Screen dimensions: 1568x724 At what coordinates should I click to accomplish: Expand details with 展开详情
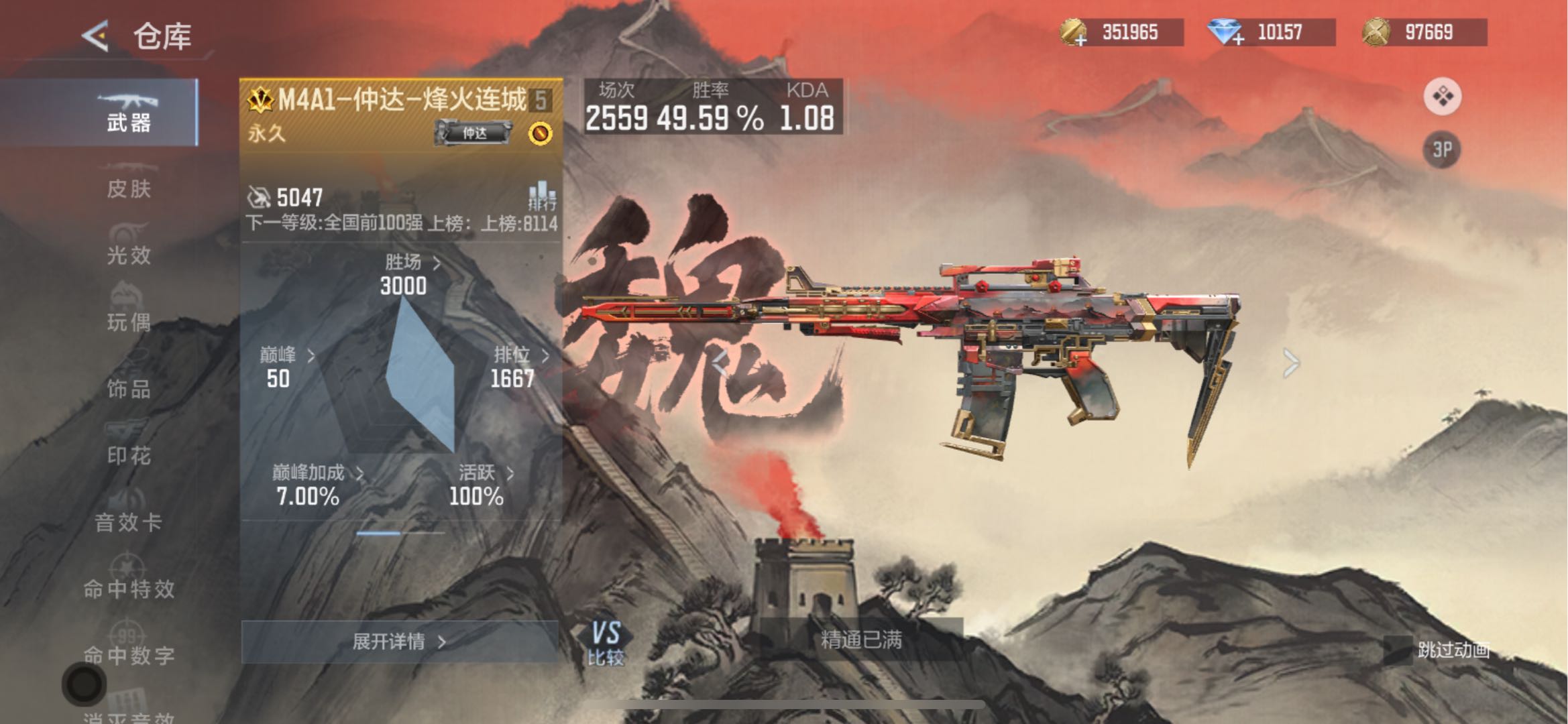coord(399,642)
